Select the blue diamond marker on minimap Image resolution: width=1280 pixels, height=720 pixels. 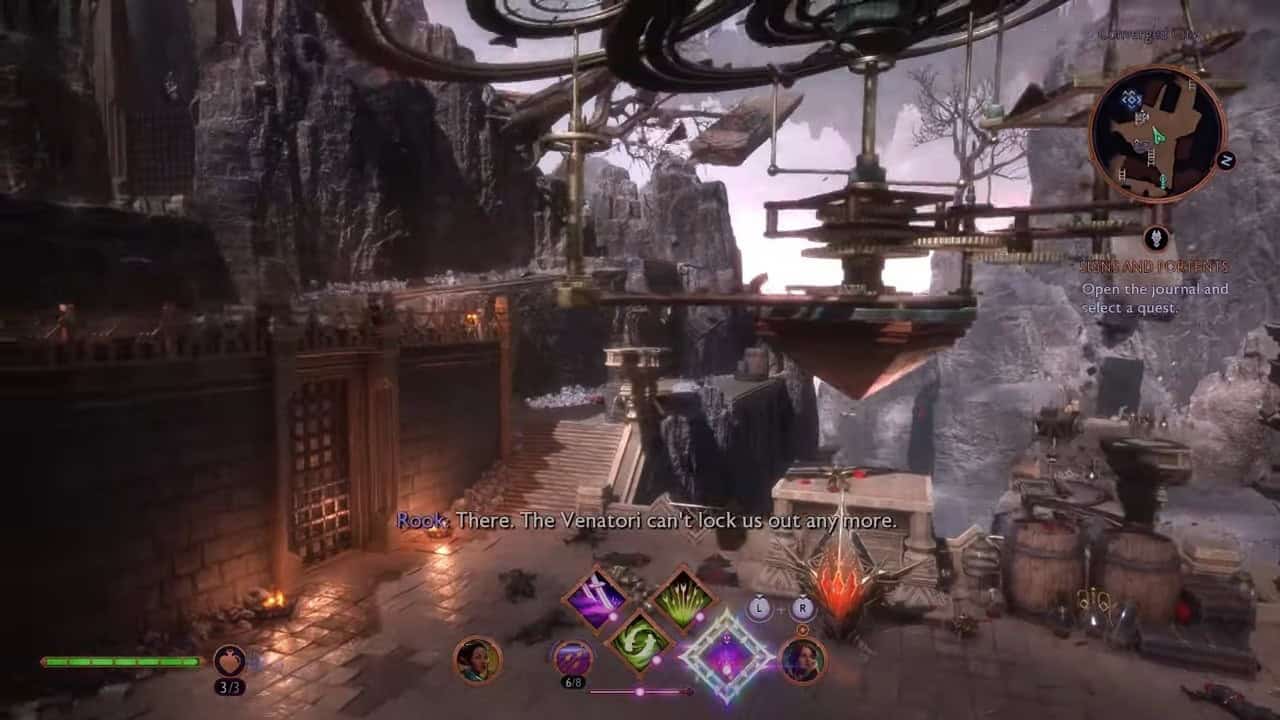coord(1131,99)
